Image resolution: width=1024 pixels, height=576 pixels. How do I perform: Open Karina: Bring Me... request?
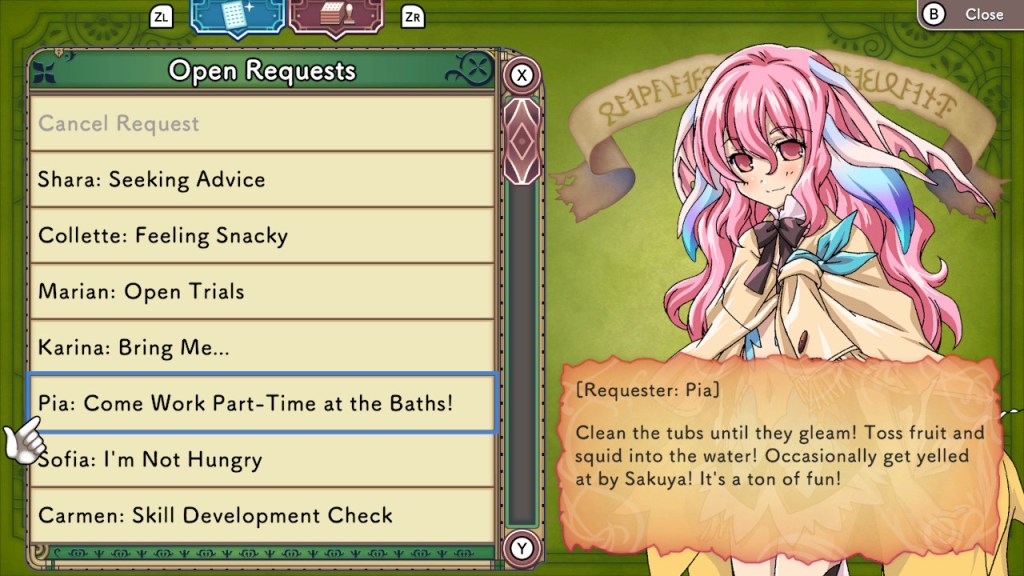point(262,348)
